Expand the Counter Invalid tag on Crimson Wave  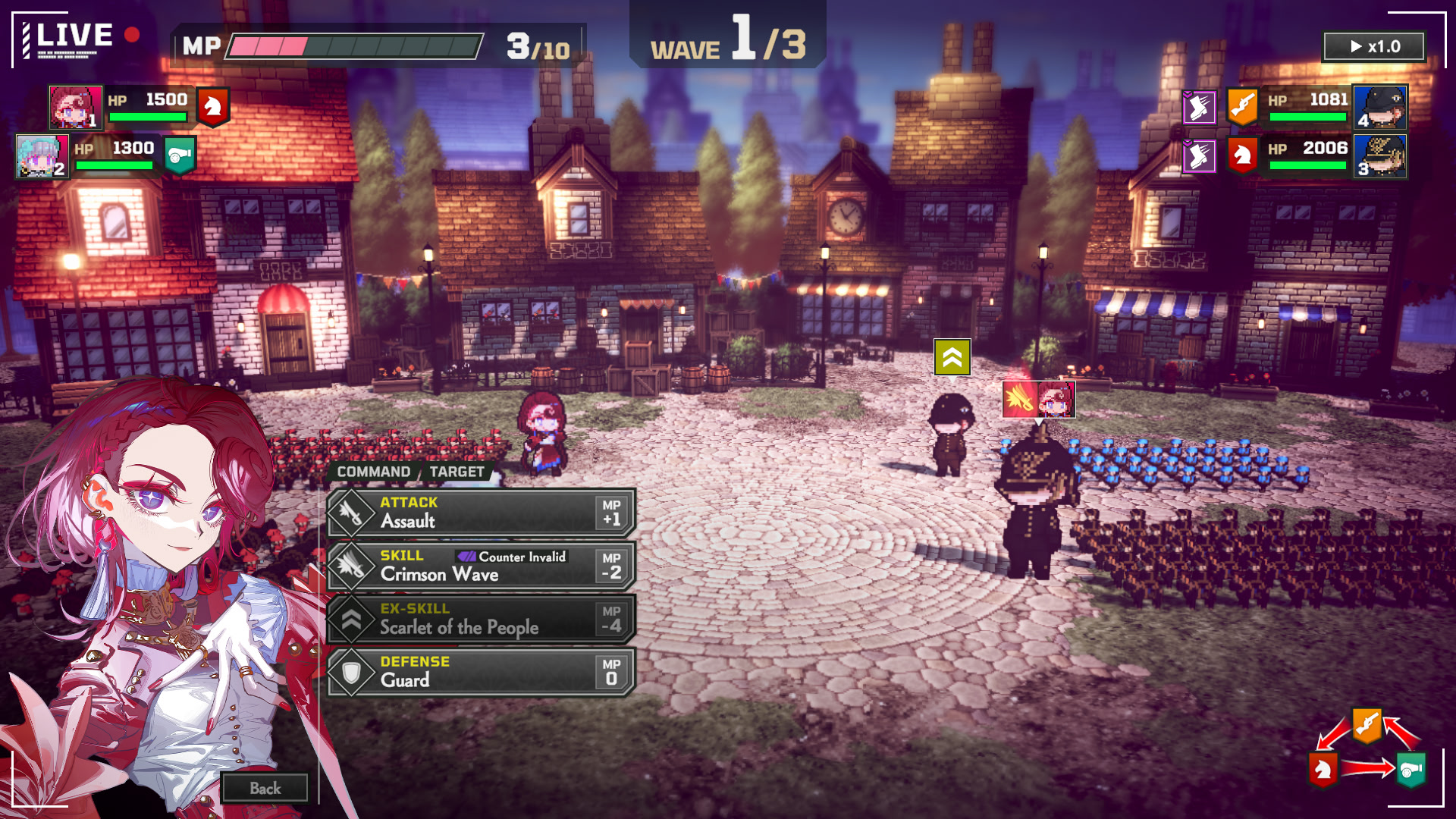(x=513, y=556)
